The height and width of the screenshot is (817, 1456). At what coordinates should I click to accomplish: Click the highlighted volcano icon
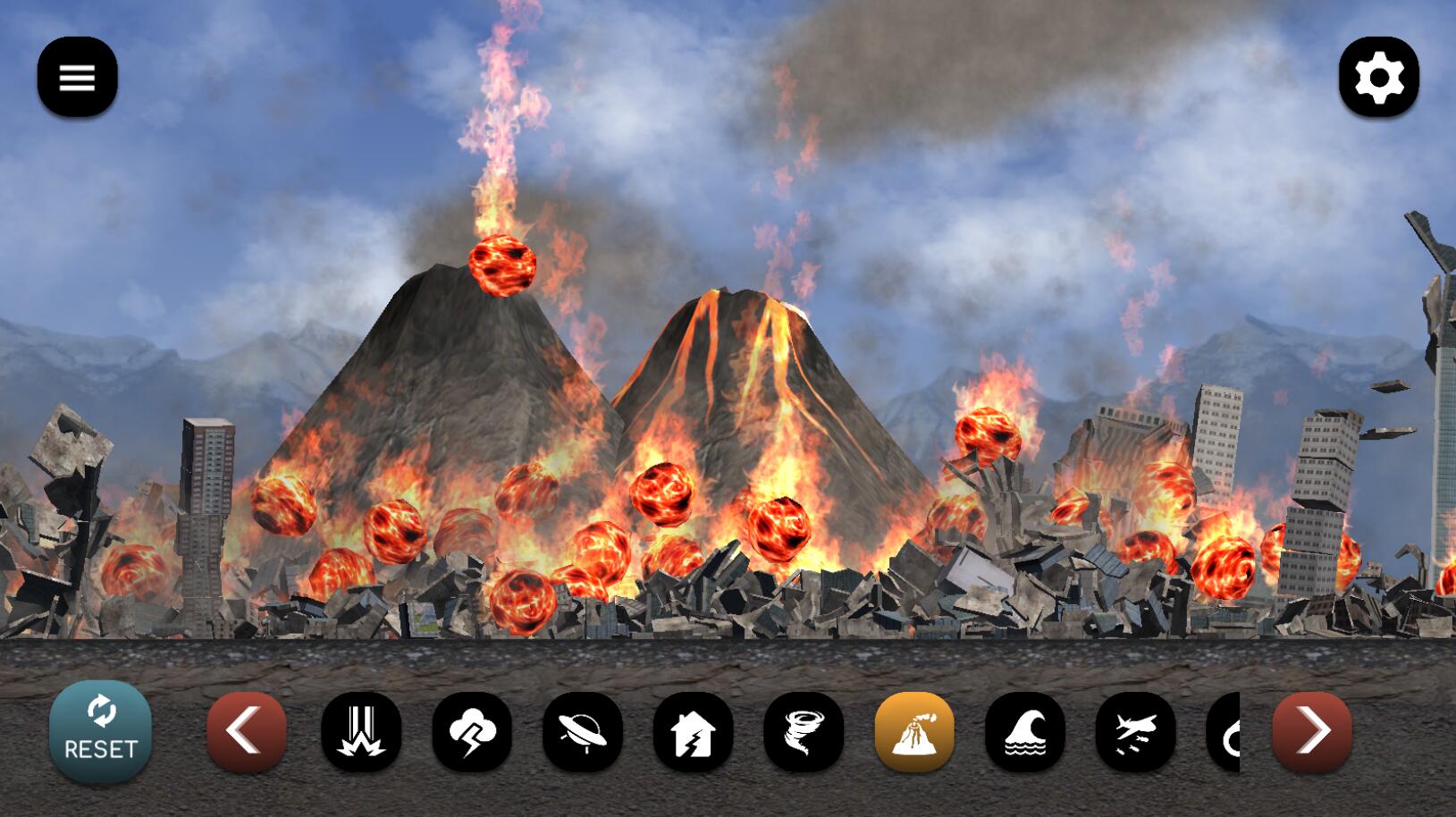pyautogui.click(x=914, y=731)
